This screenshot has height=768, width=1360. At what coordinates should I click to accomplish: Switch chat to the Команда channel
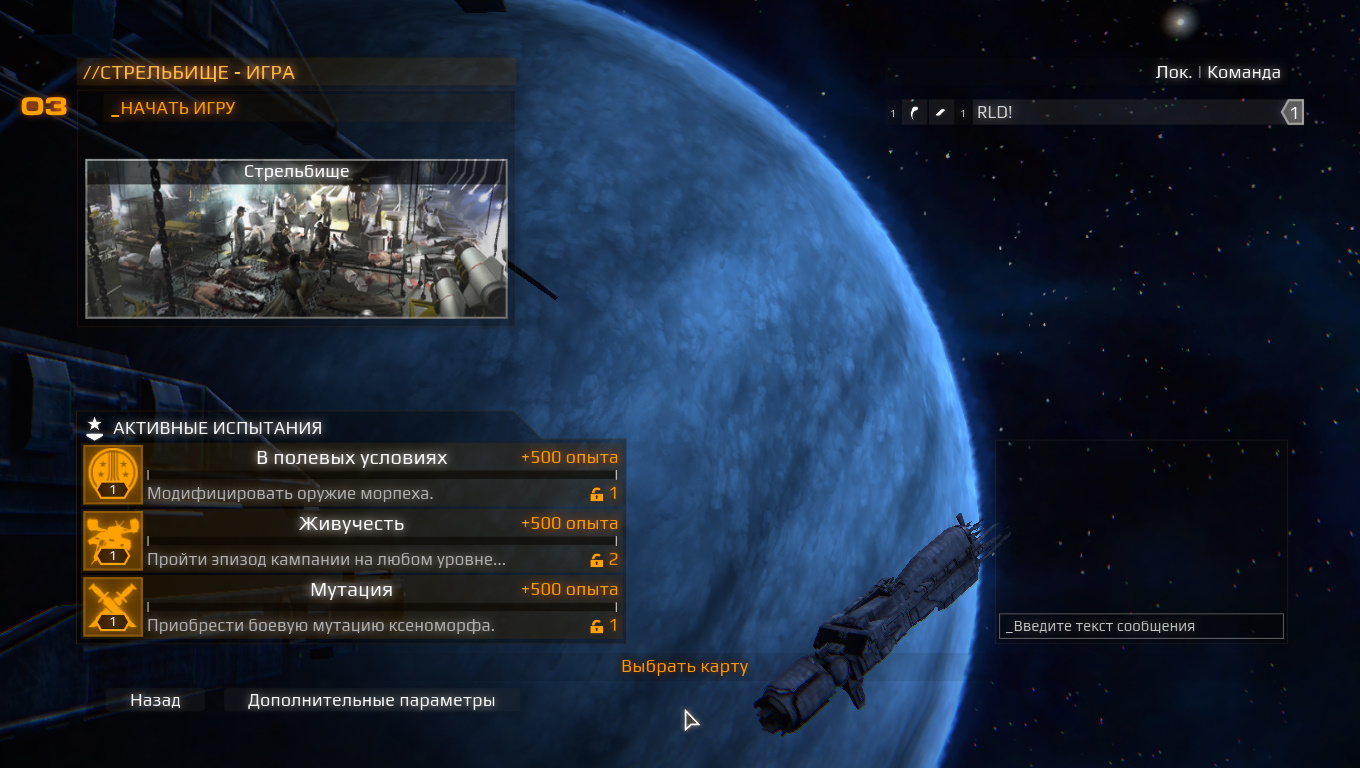click(1243, 72)
